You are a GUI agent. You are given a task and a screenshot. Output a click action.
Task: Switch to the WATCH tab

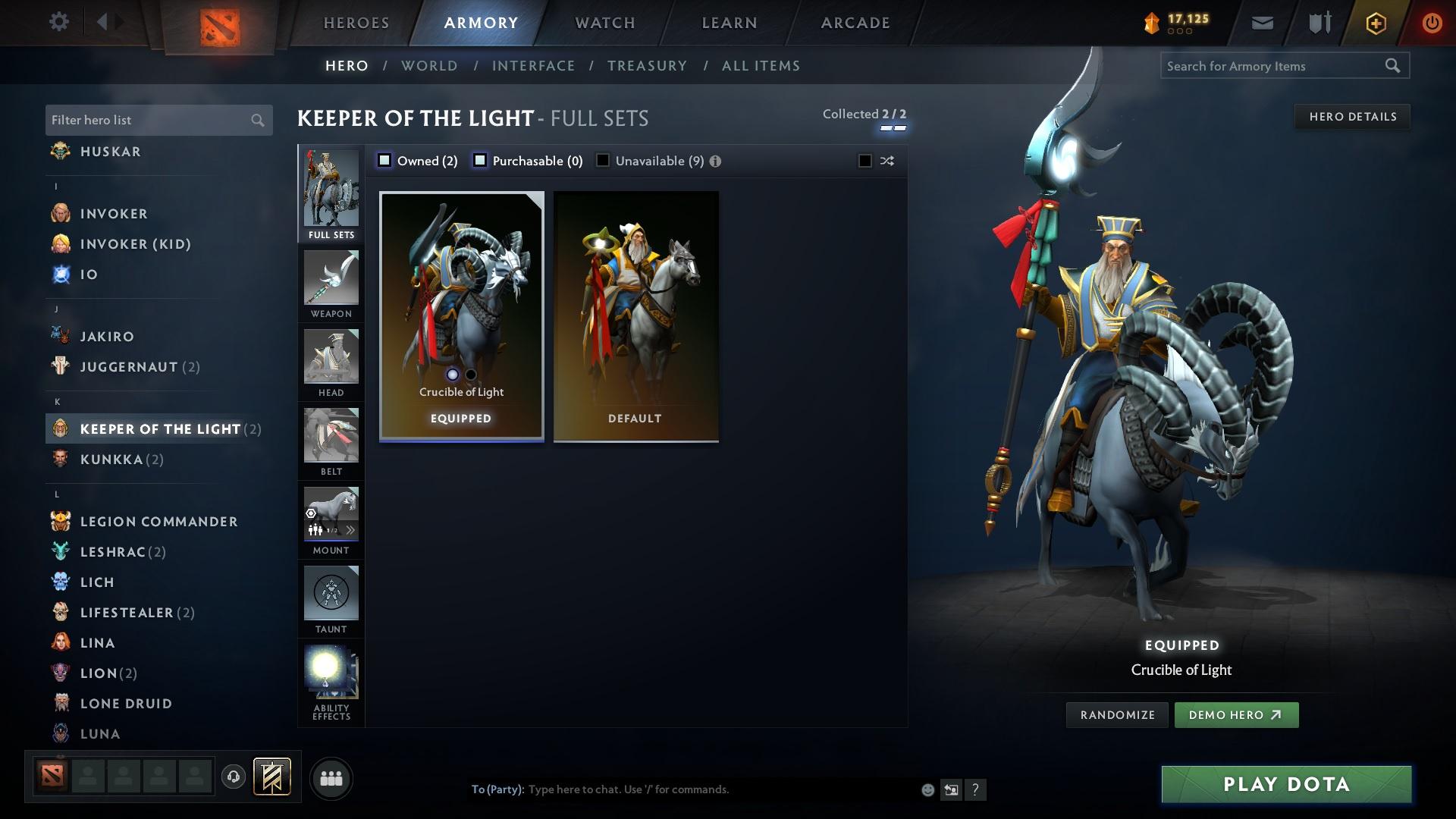604,23
